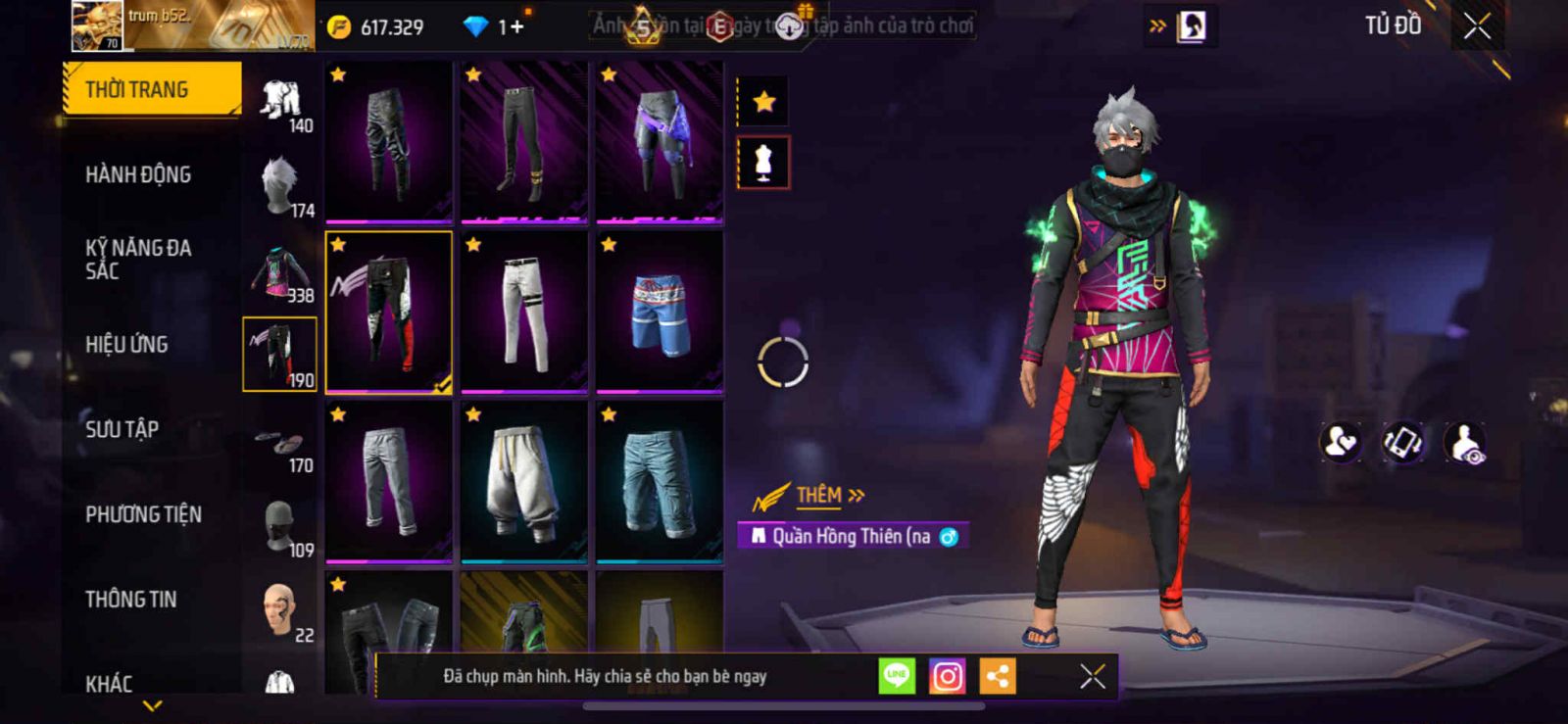Viewport: 1568px width, 724px height.
Task: Equip the white long pants
Action: [x=523, y=312]
